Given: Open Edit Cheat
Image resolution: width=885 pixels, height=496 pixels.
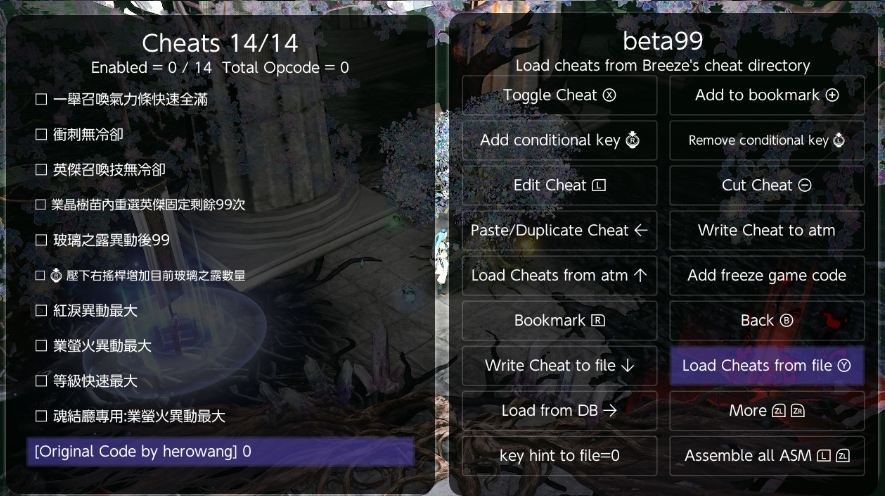Looking at the screenshot, I should coord(559,185).
